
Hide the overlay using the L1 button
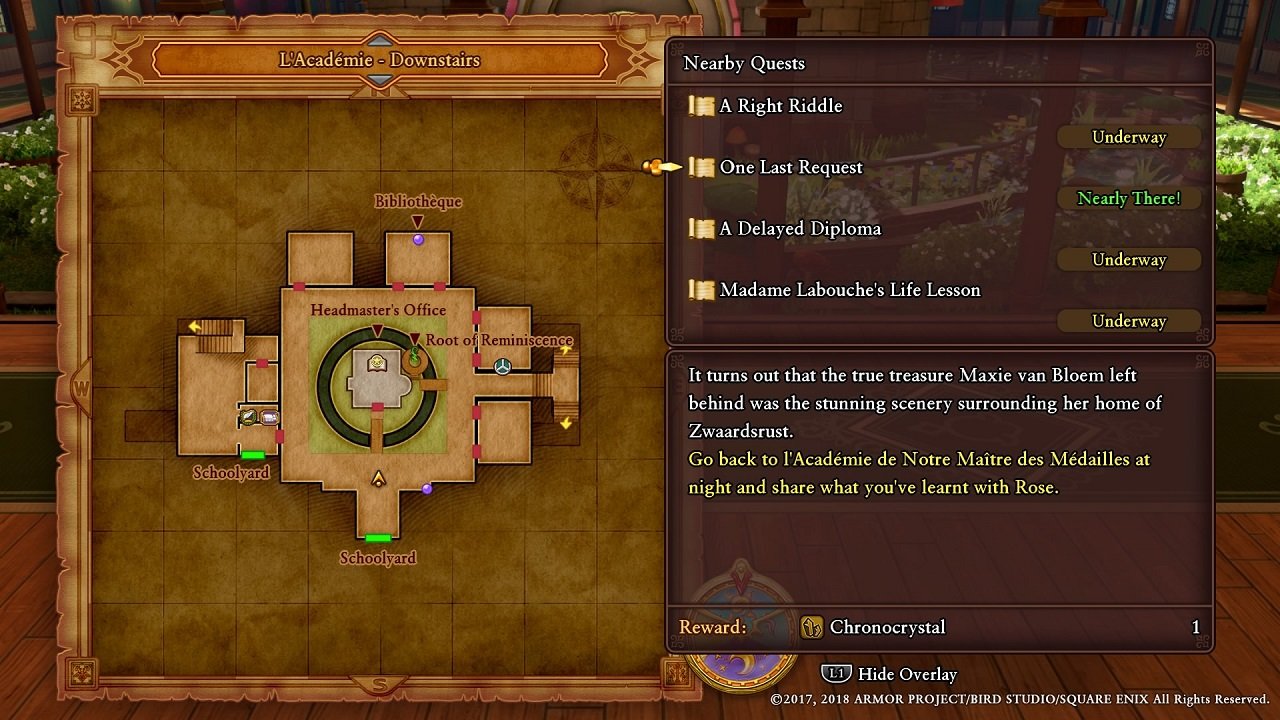tap(837, 674)
